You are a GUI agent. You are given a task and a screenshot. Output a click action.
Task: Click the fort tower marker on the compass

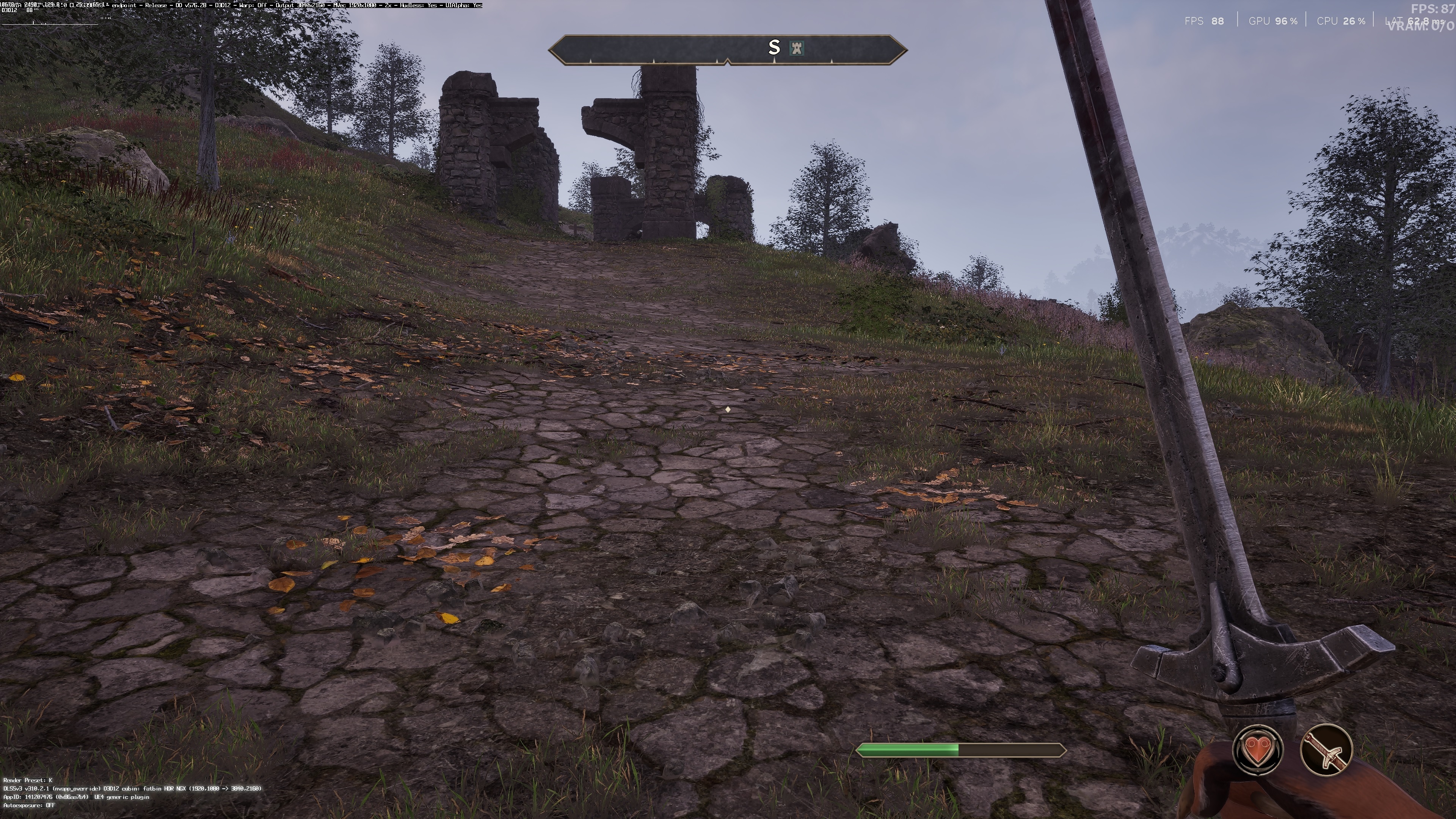point(797,47)
